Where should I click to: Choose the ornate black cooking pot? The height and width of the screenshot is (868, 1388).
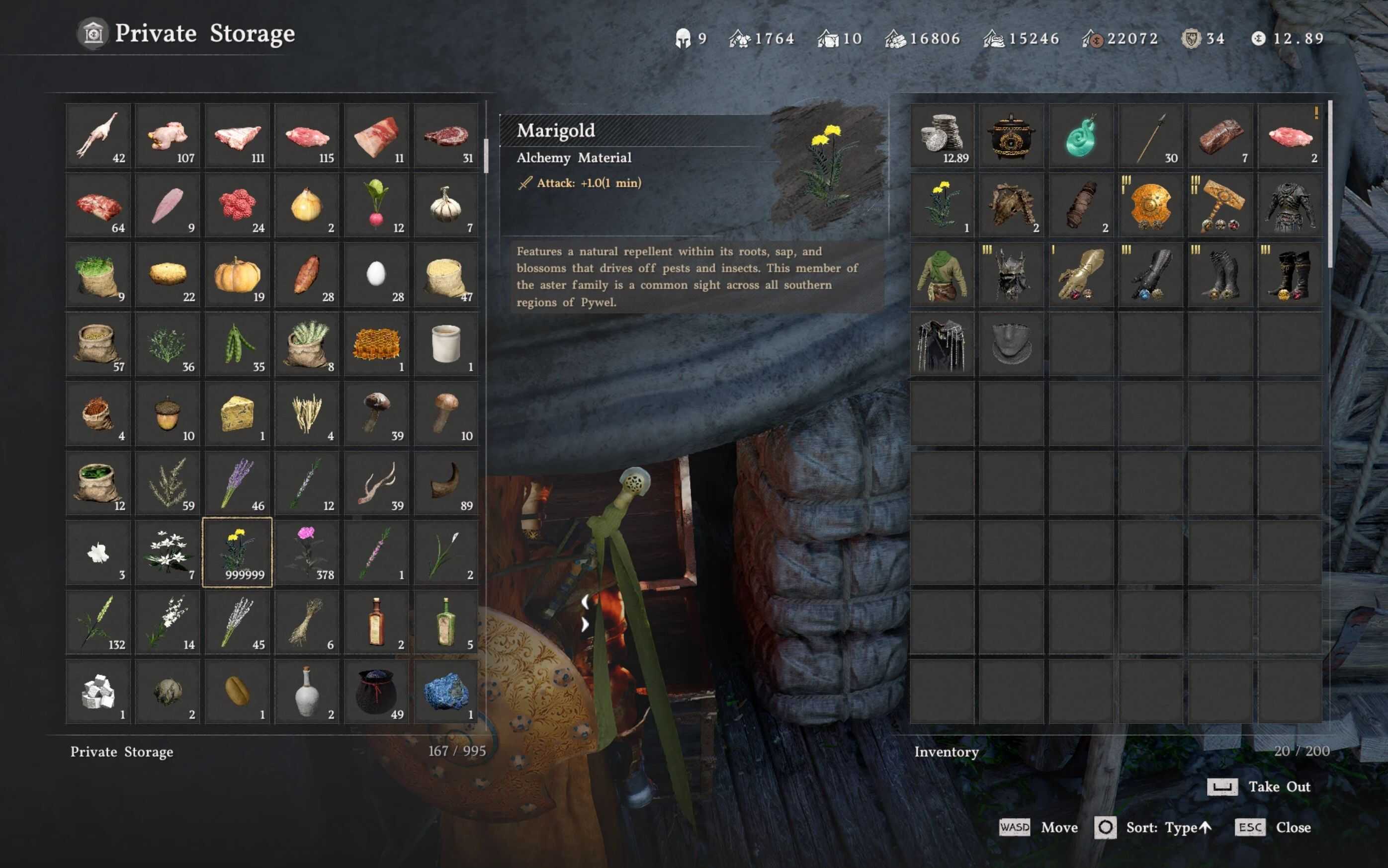tap(1011, 136)
